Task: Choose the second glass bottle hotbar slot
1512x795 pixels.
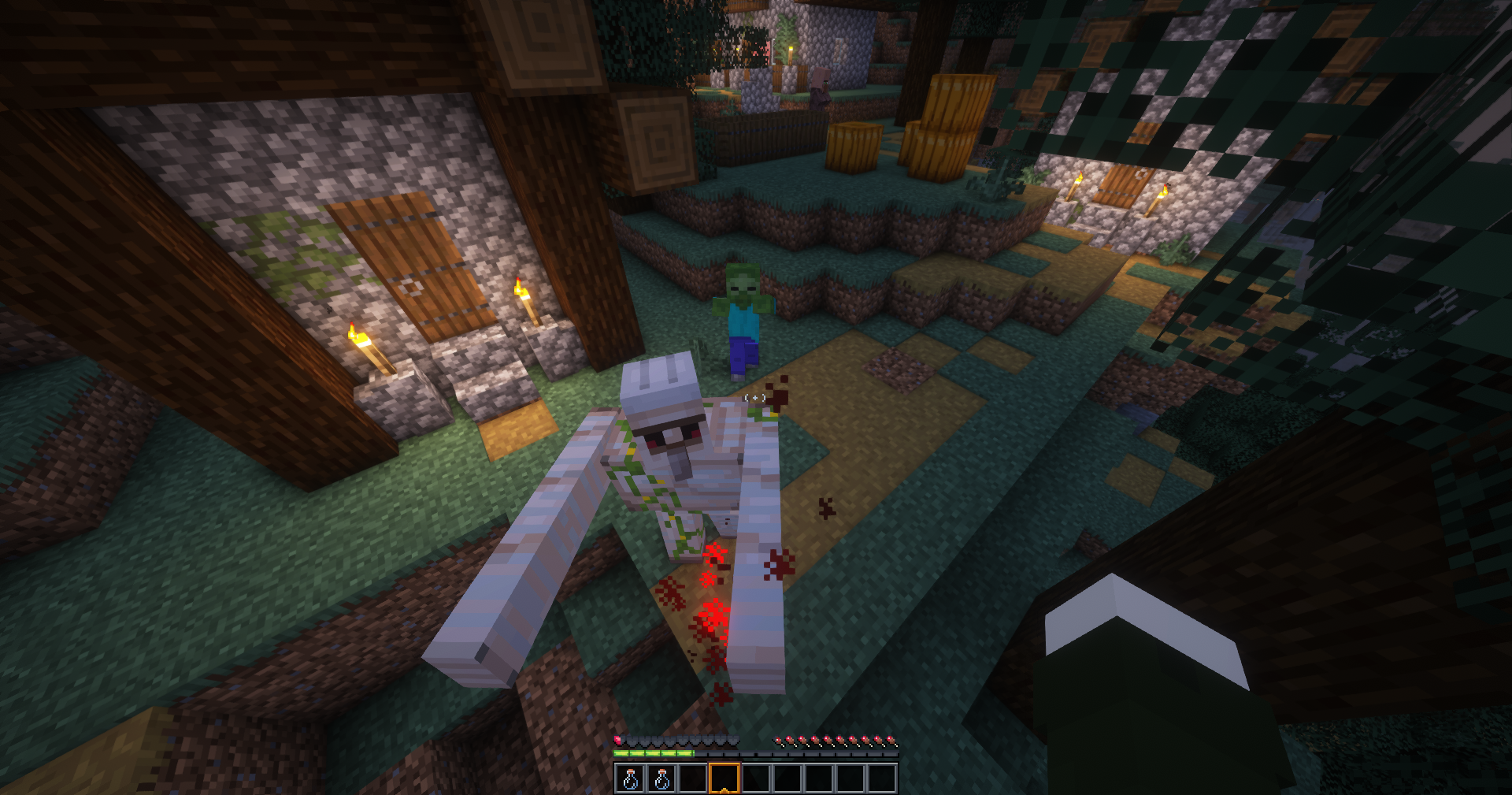Action: [661, 778]
